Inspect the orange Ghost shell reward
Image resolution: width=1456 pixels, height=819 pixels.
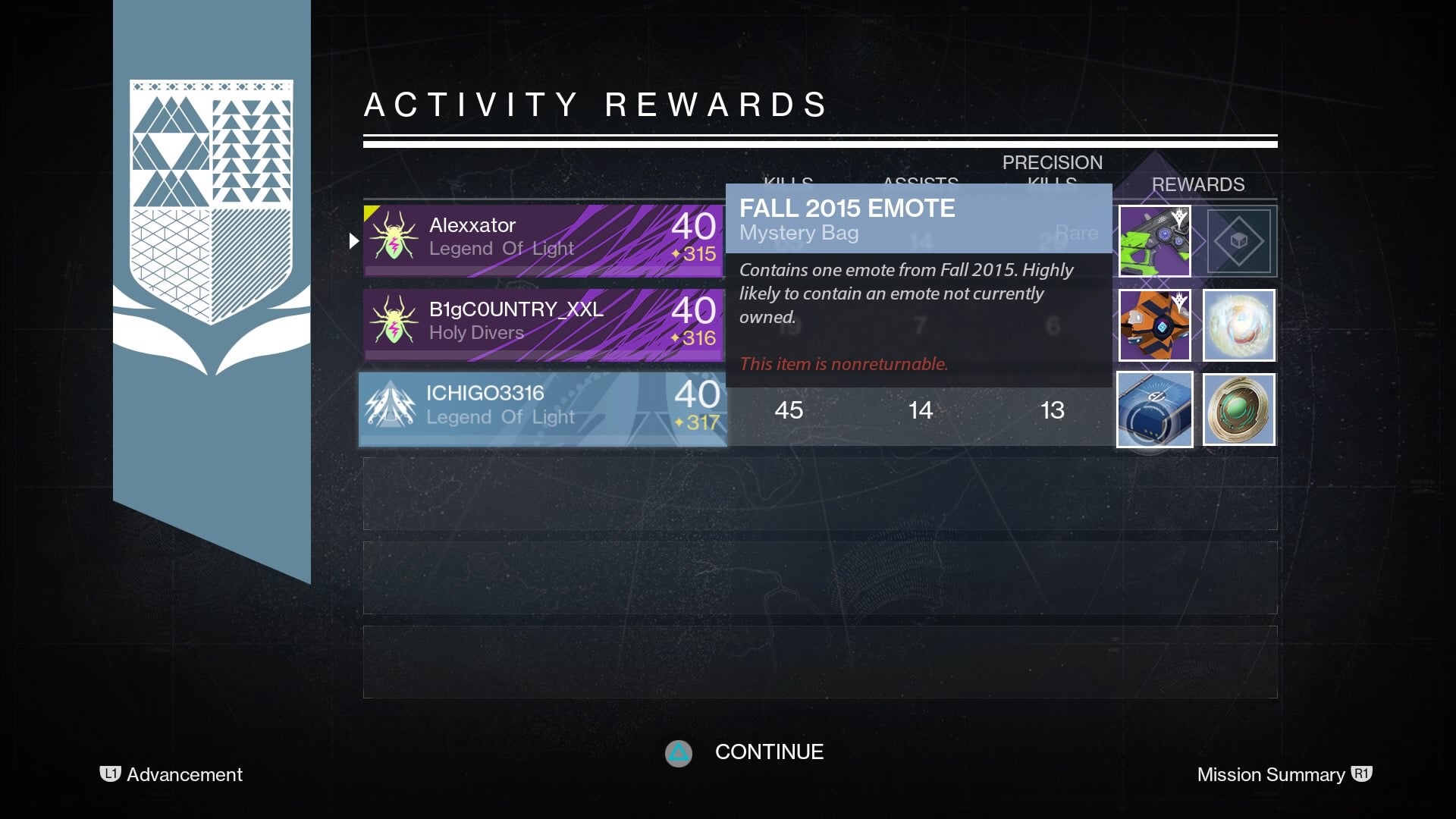coord(1155,325)
